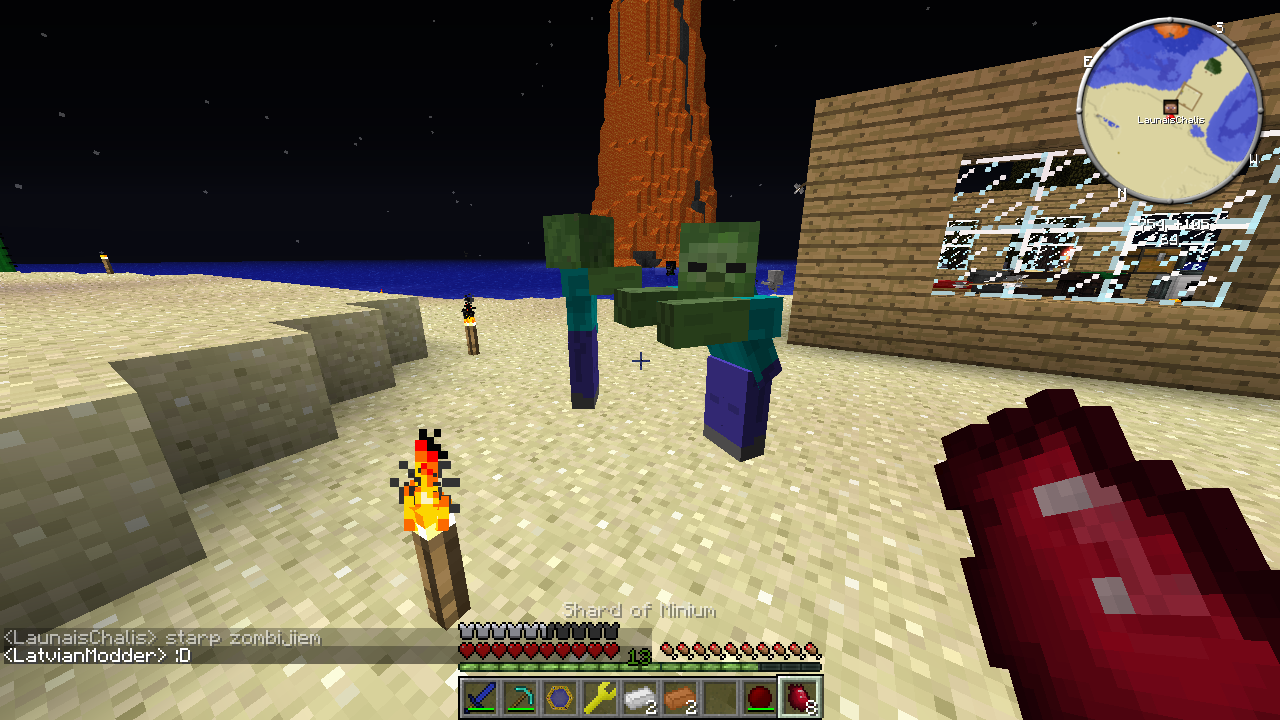Click the circular minimap
Image resolution: width=1280 pixels, height=720 pixels.
(1169, 106)
